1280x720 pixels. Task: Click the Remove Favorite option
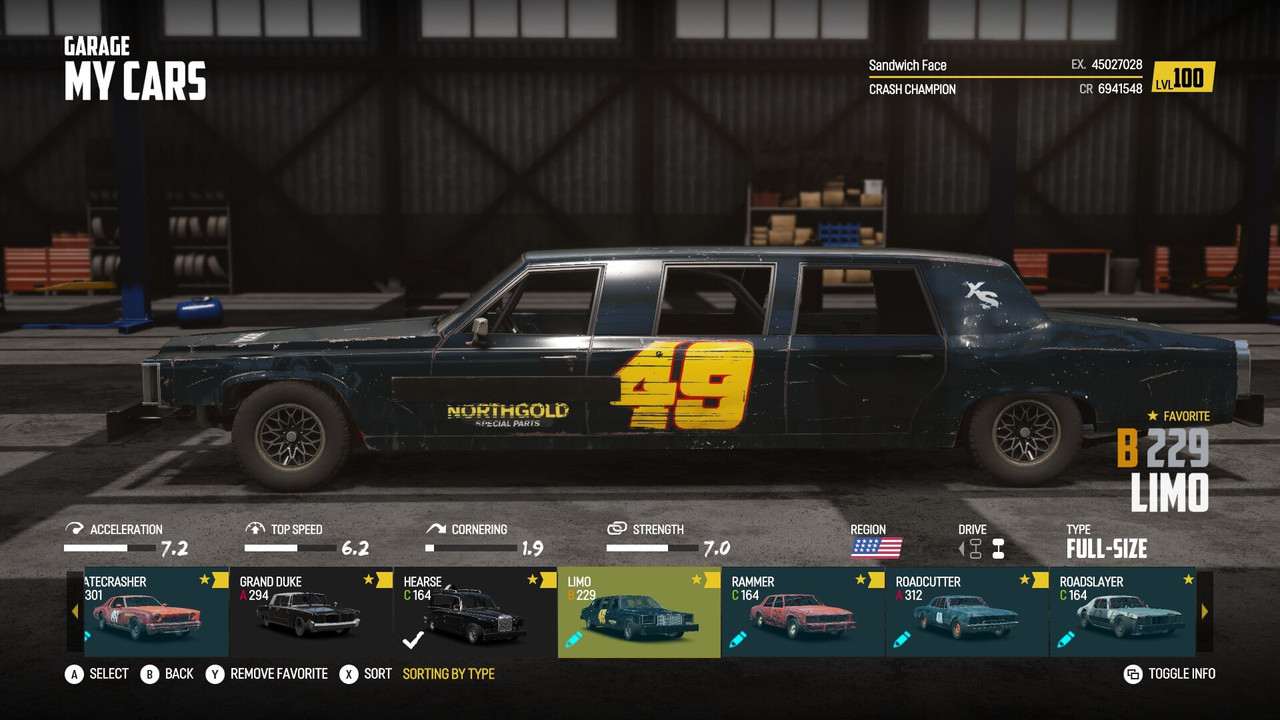tap(268, 674)
